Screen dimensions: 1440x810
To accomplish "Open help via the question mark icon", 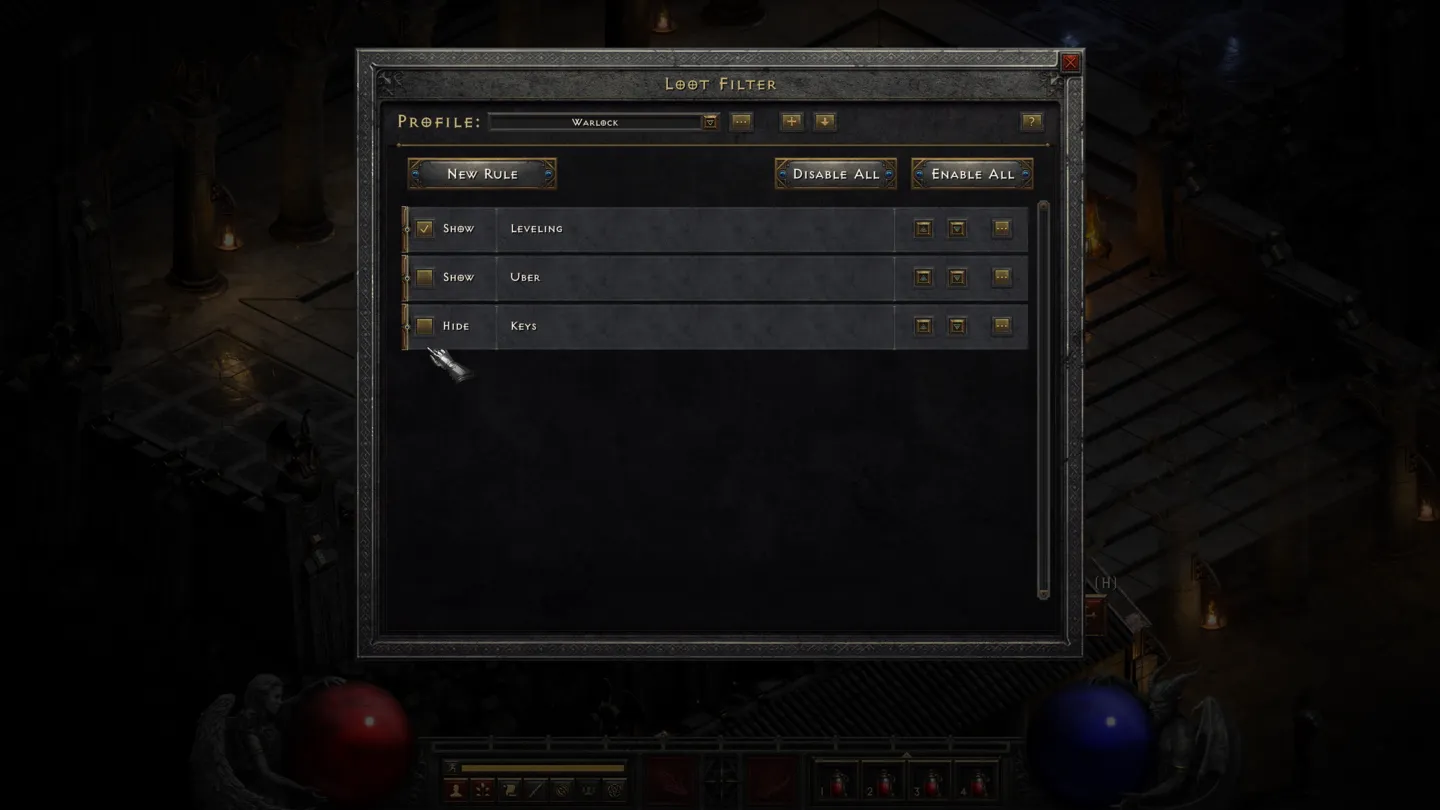I will click(1031, 121).
